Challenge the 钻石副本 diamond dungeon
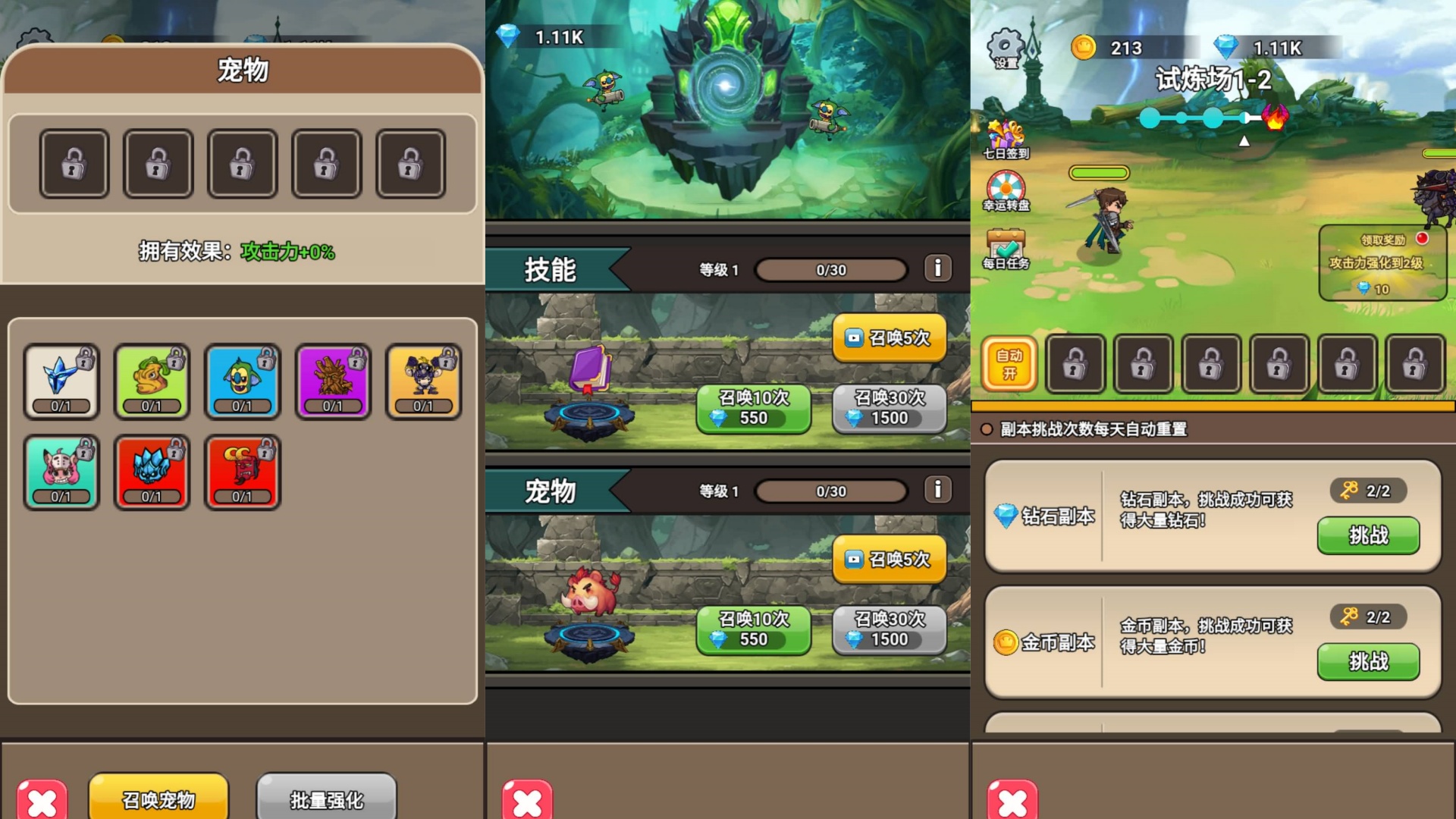This screenshot has width=1456, height=819. point(1367,536)
